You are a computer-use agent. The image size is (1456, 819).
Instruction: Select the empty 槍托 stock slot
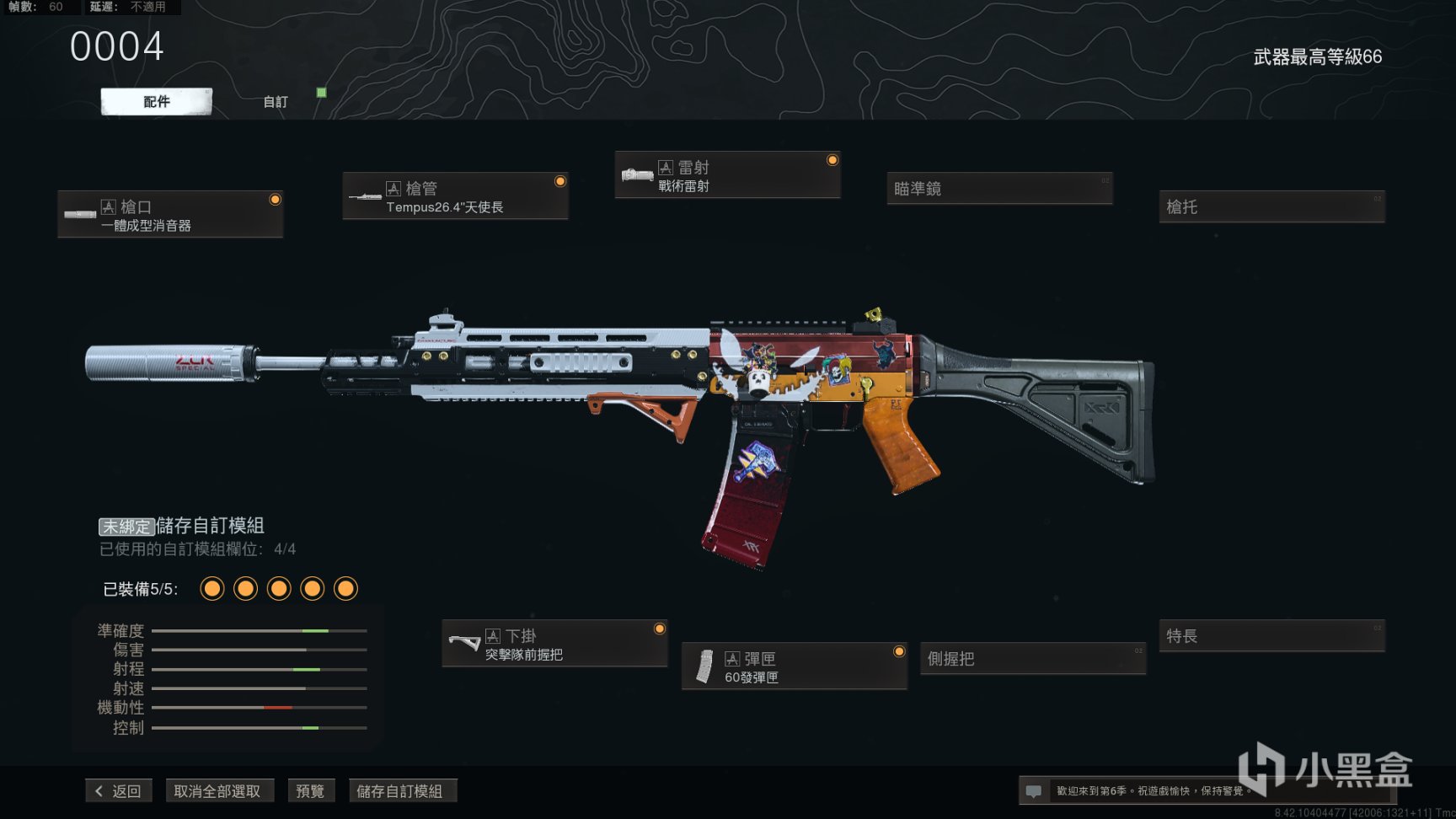click(x=1271, y=207)
